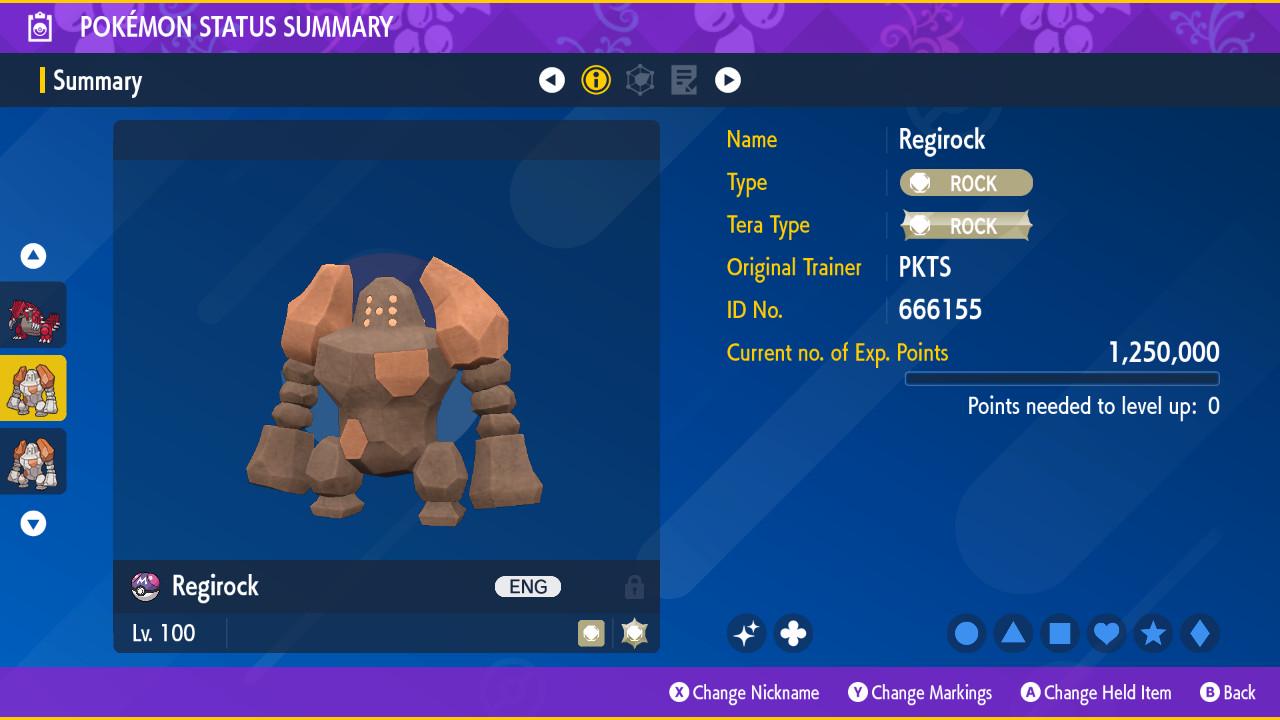Viewport: 1280px width, 720px height.
Task: Show the next Pokémon with down arrow
Action: (34, 523)
